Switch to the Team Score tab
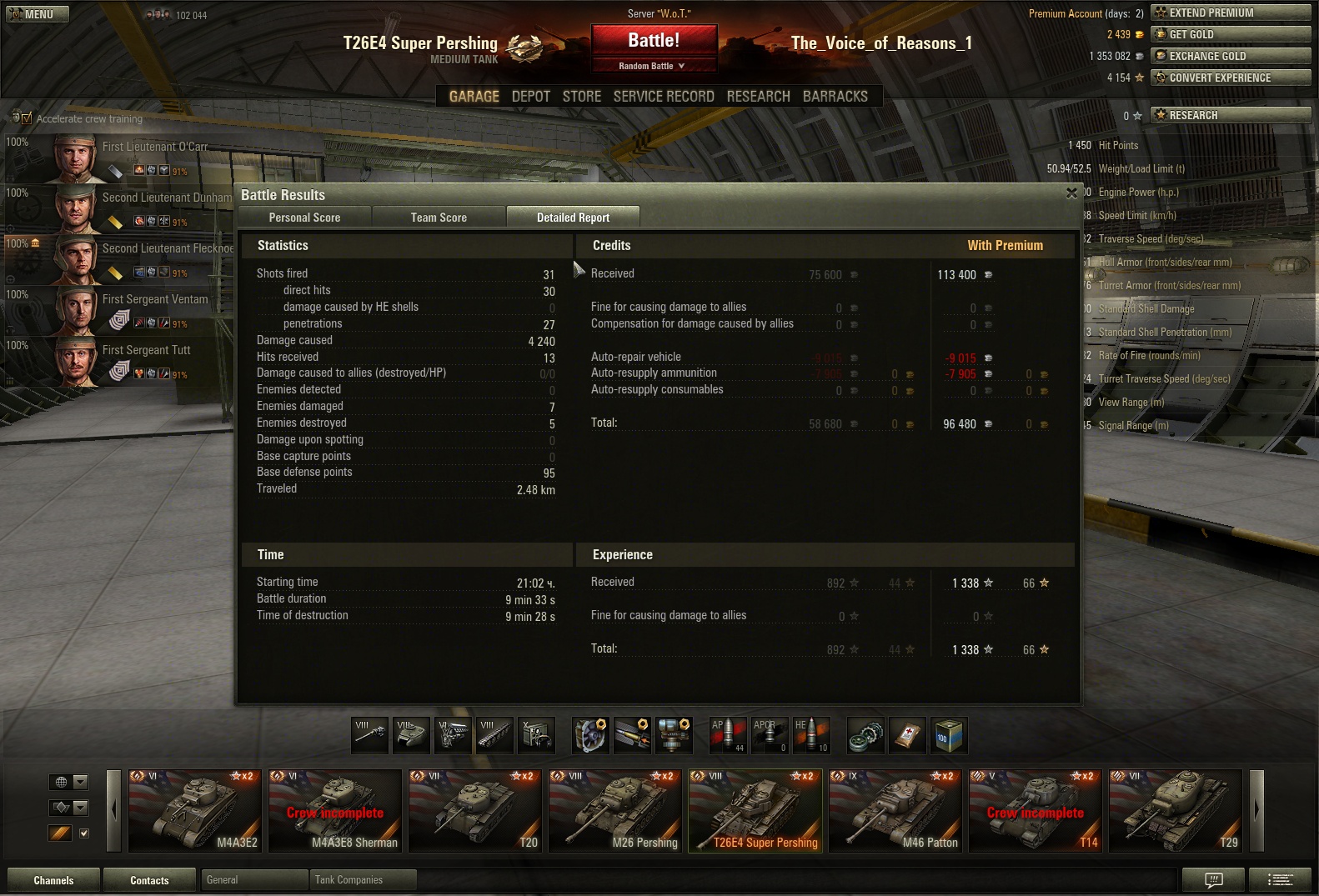This screenshot has width=1319, height=896. (x=439, y=218)
